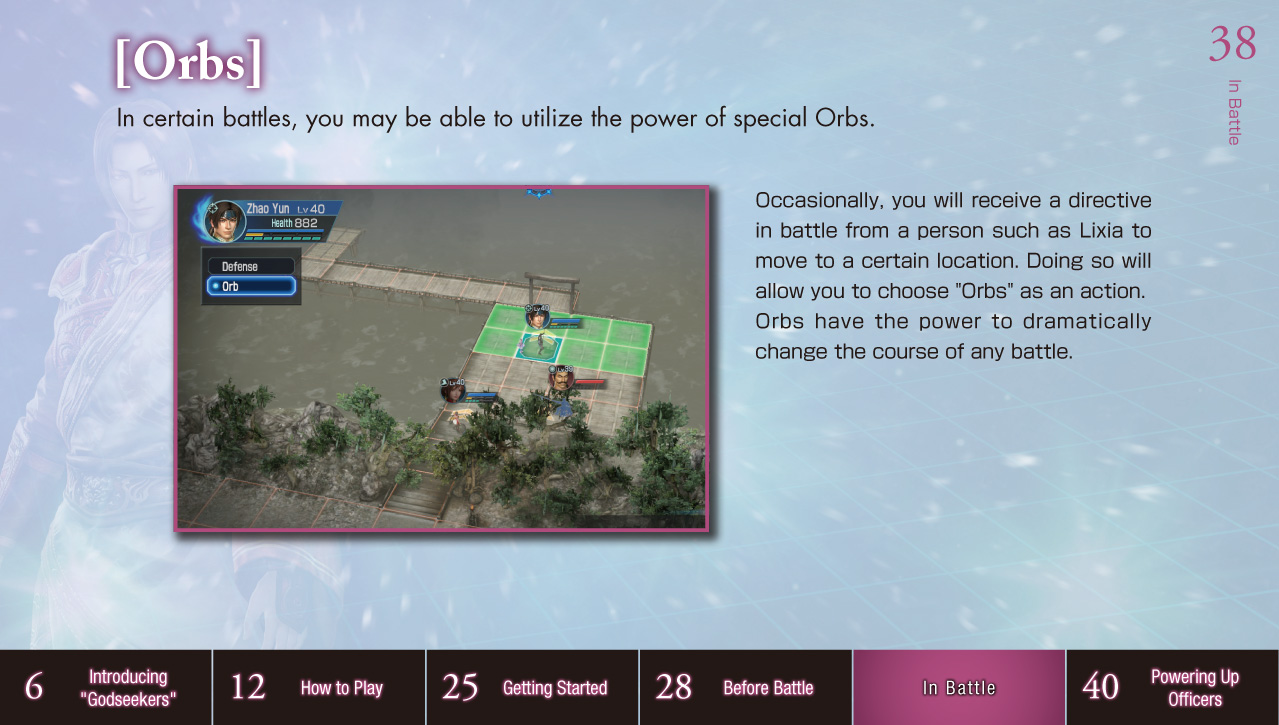The image size is (1279, 725).
Task: Open the Before Battle section
Action: tap(745, 688)
